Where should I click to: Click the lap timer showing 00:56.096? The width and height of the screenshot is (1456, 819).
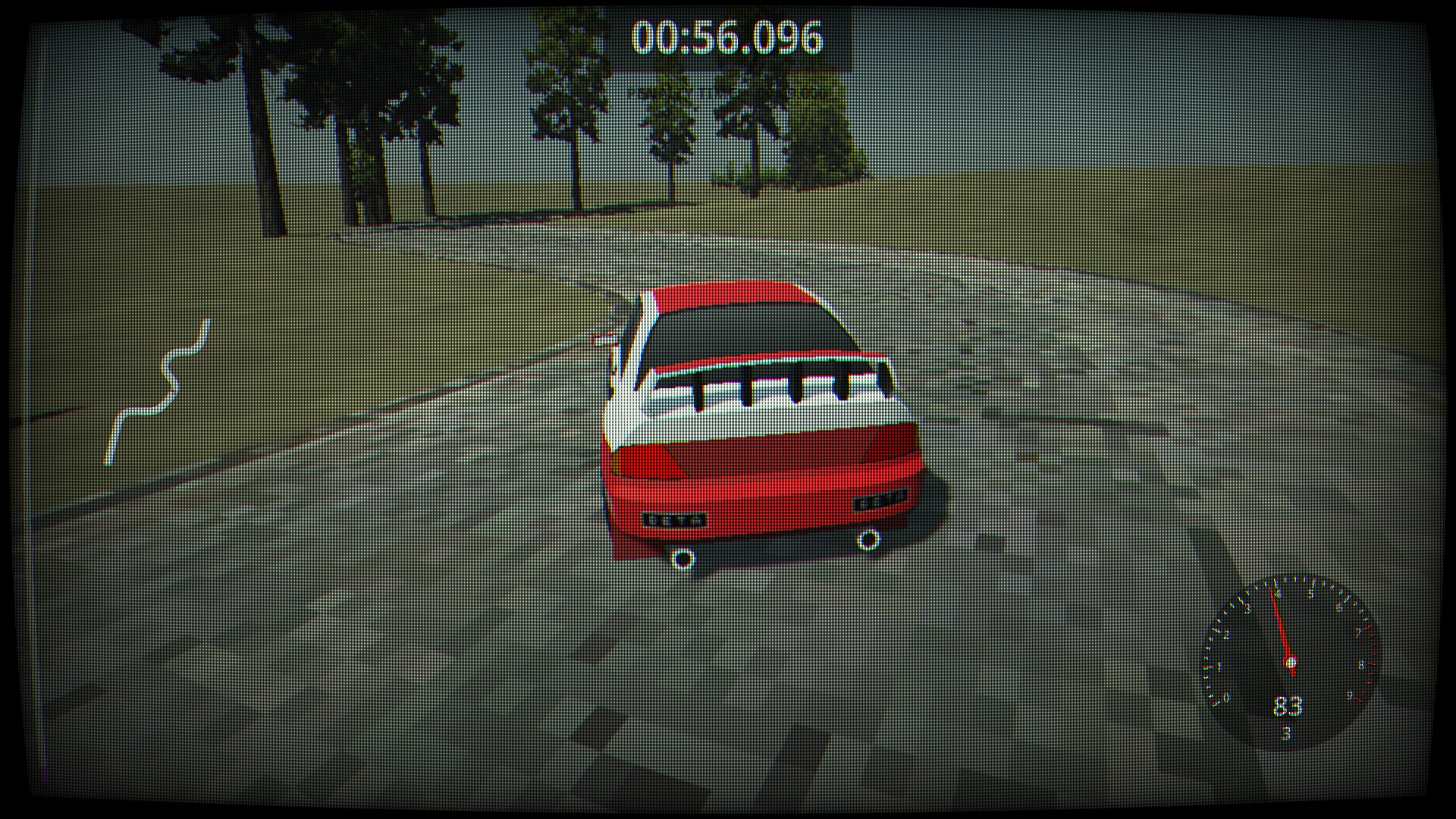(x=728, y=36)
